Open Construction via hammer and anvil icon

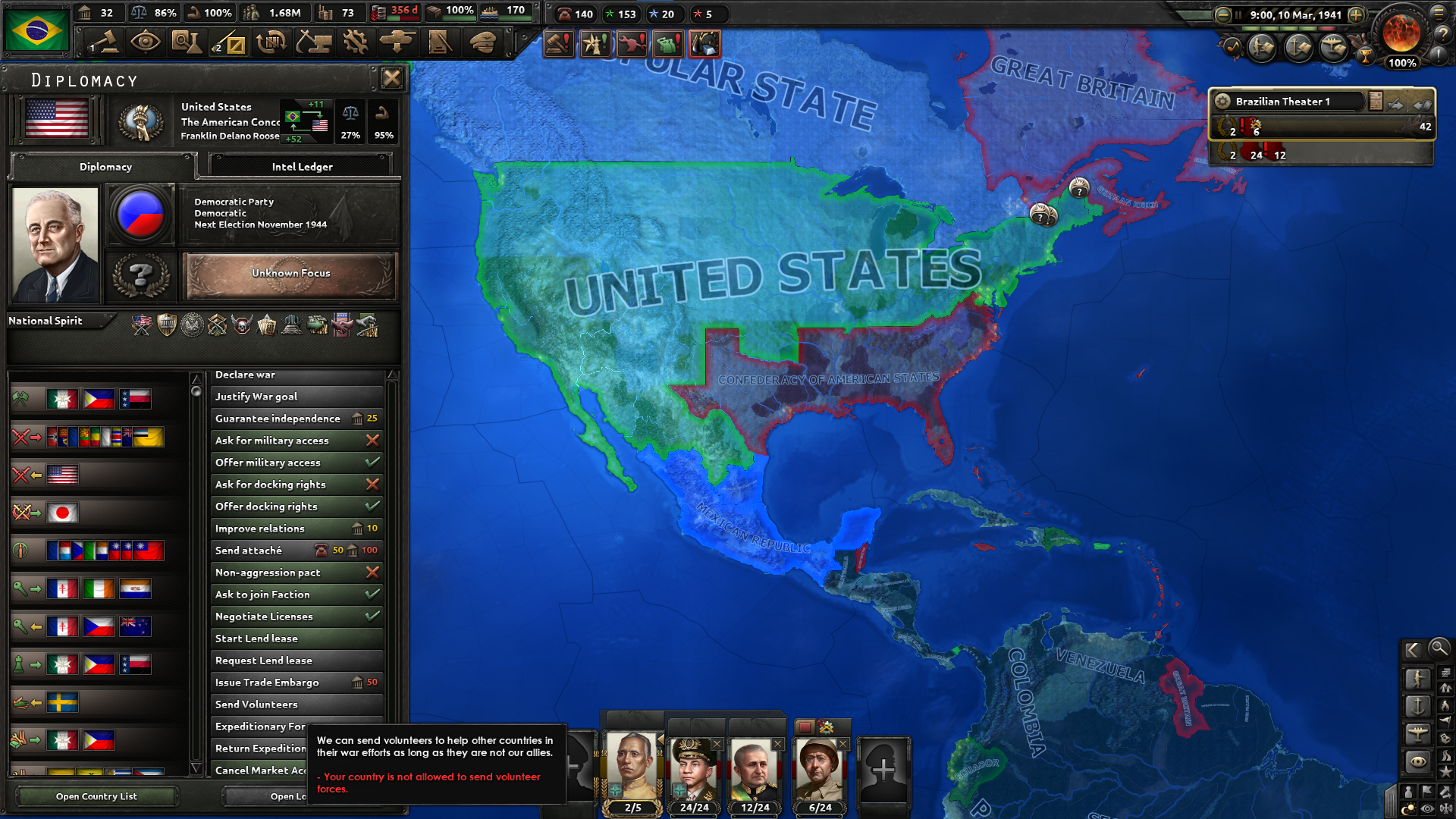[x=313, y=43]
